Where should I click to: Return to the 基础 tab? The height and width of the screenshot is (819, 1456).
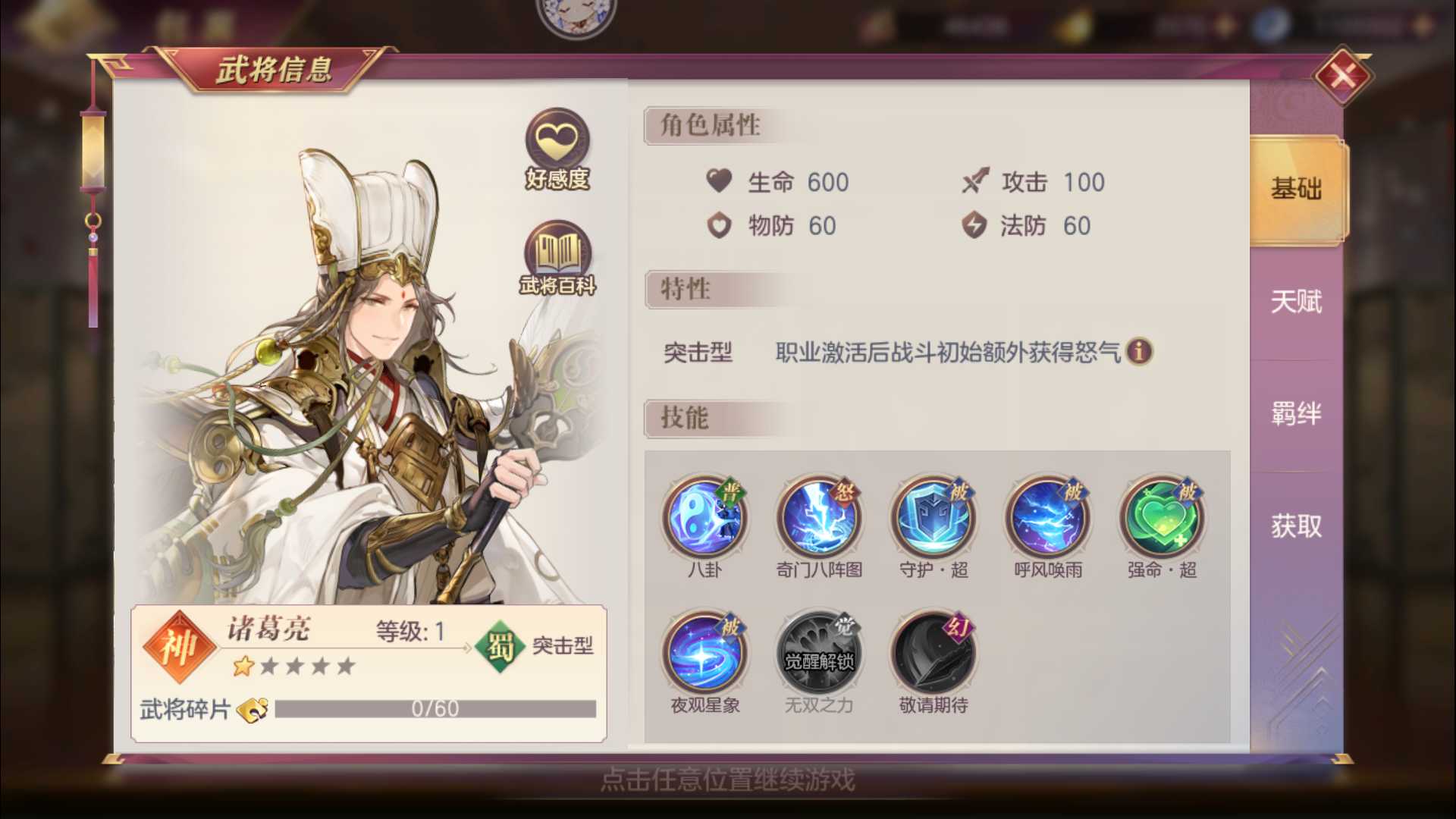[x=1294, y=190]
